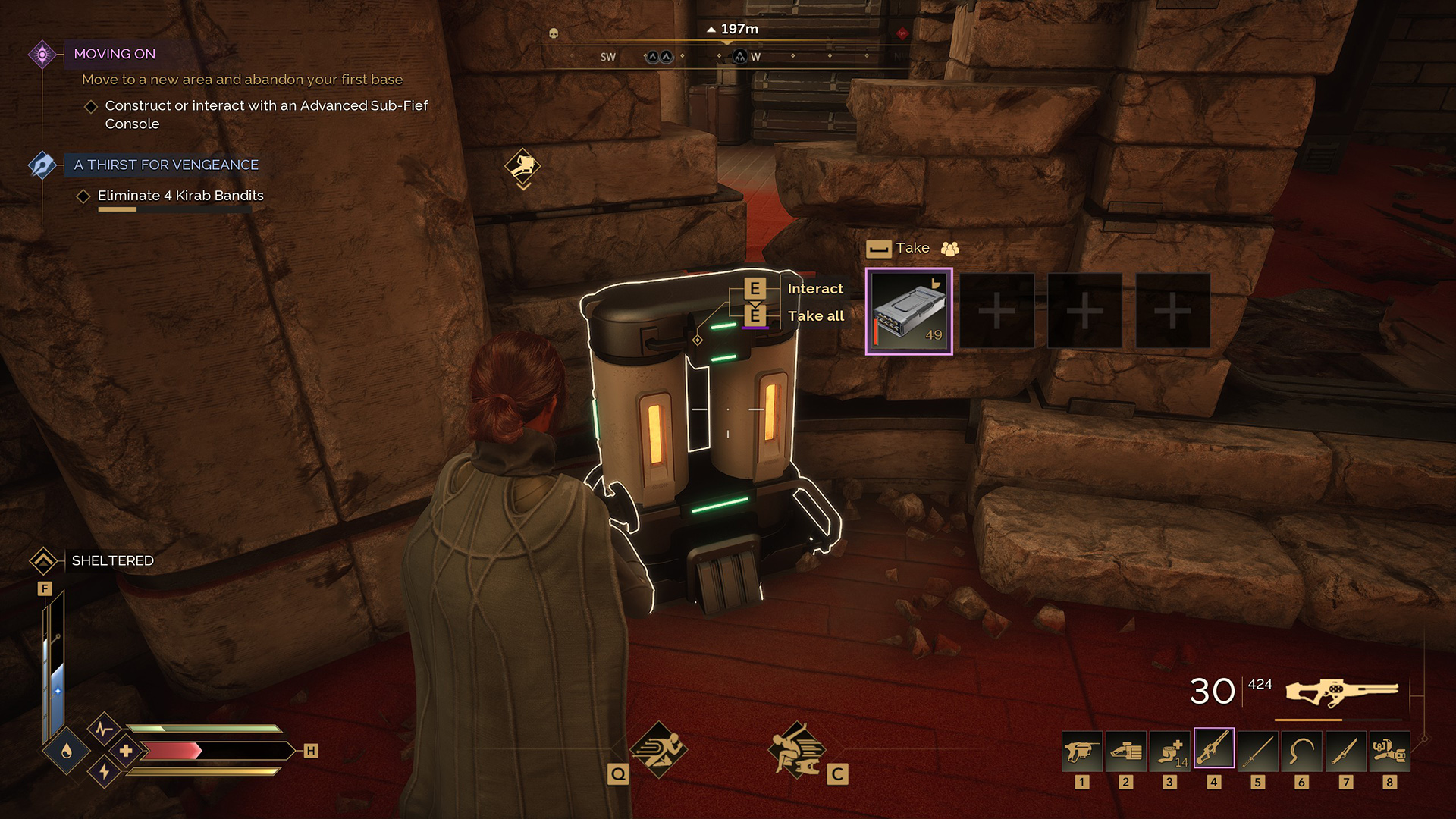Select the construction tool in hotbar slot 8
Screen dimensions: 1456x819
pyautogui.click(x=1390, y=751)
